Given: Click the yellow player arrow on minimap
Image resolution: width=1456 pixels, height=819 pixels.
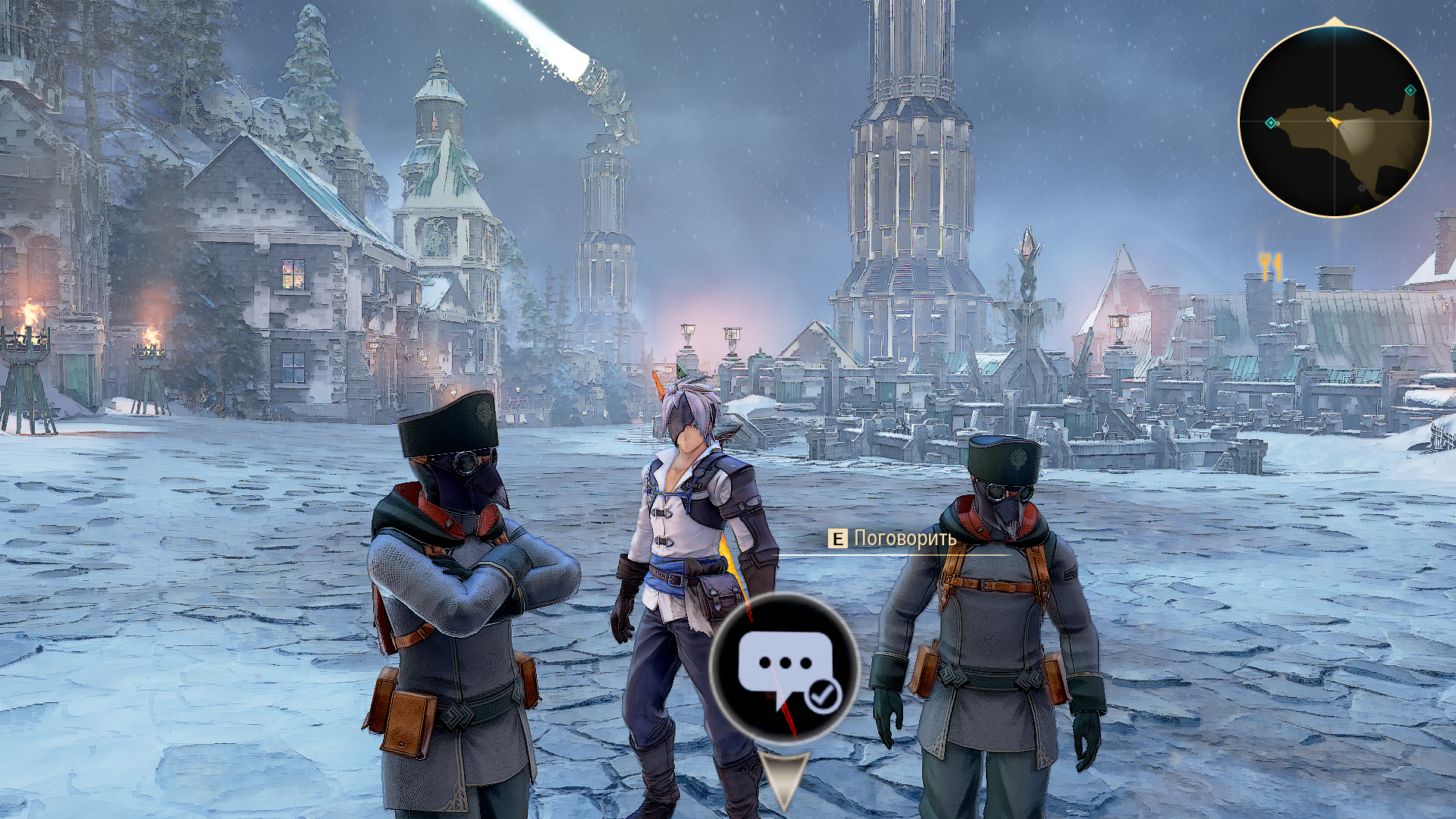Looking at the screenshot, I should (1334, 121).
